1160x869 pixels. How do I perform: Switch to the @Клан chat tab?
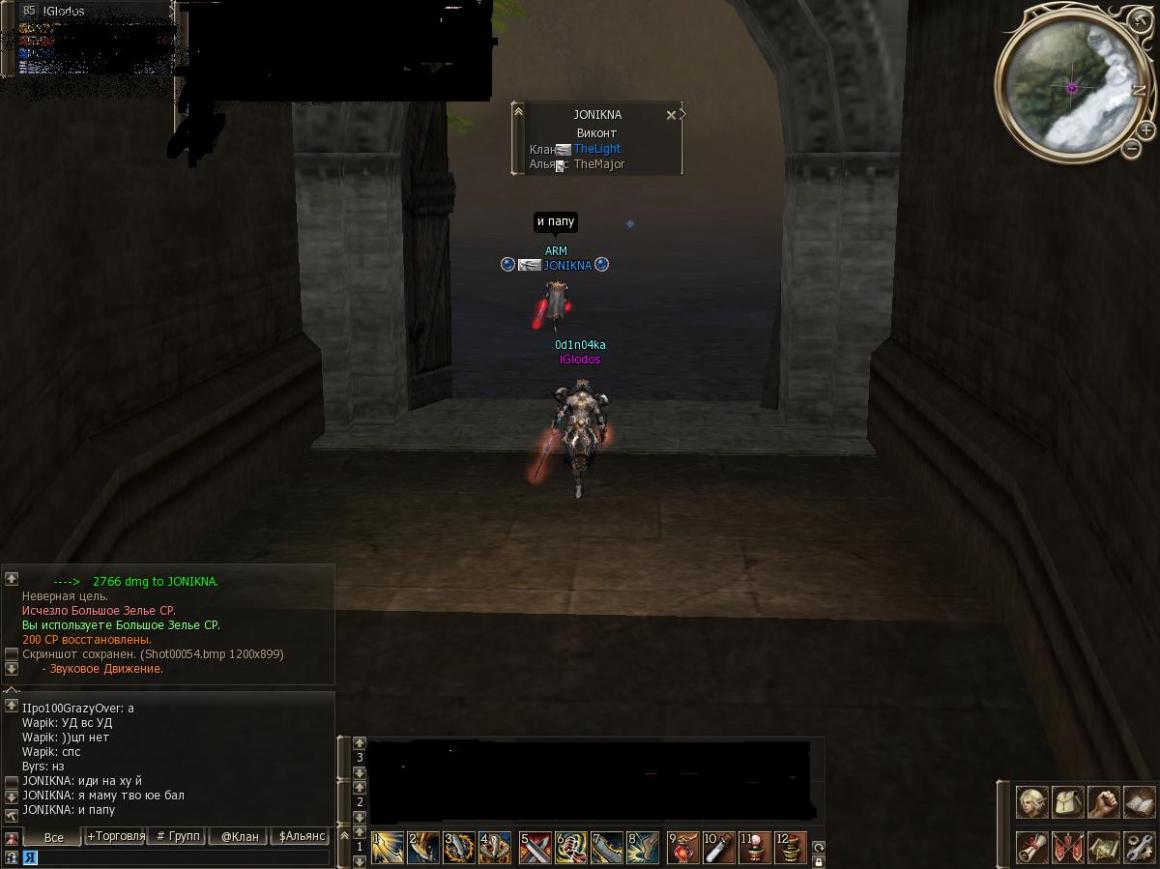pyautogui.click(x=239, y=836)
